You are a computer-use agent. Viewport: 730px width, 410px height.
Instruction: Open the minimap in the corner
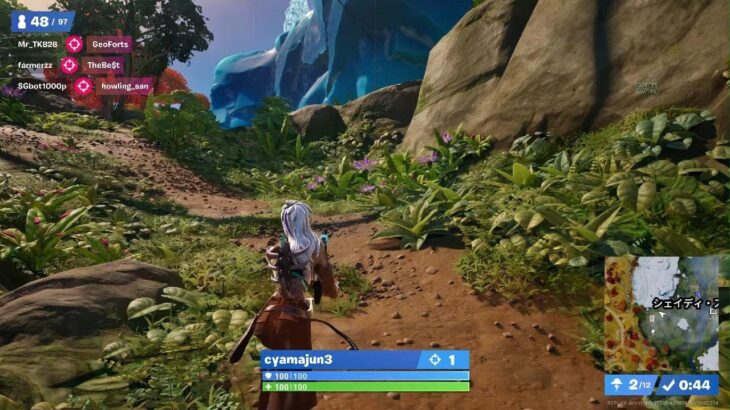[661, 313]
